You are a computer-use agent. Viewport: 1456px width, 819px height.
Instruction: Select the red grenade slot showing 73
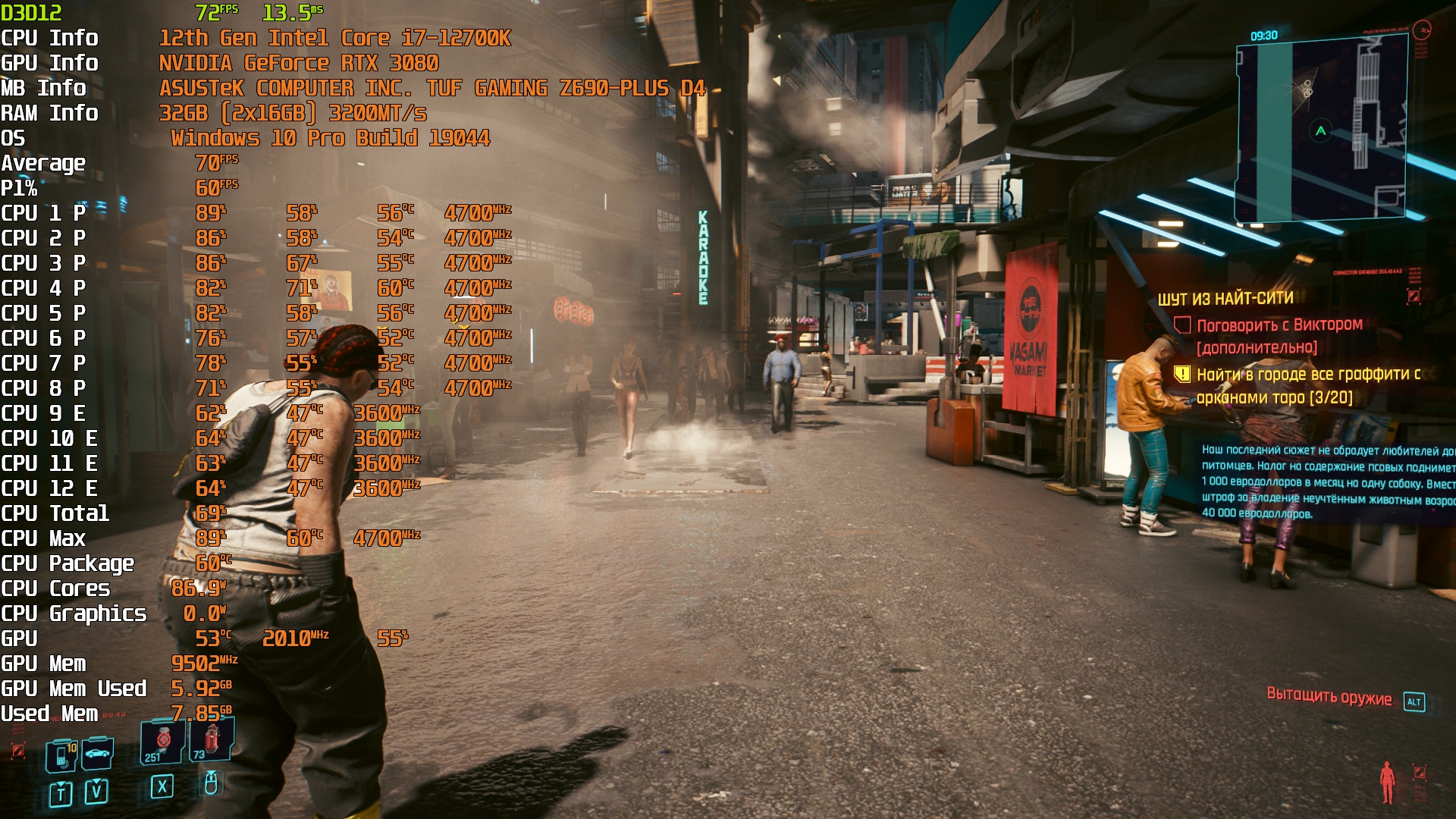211,740
